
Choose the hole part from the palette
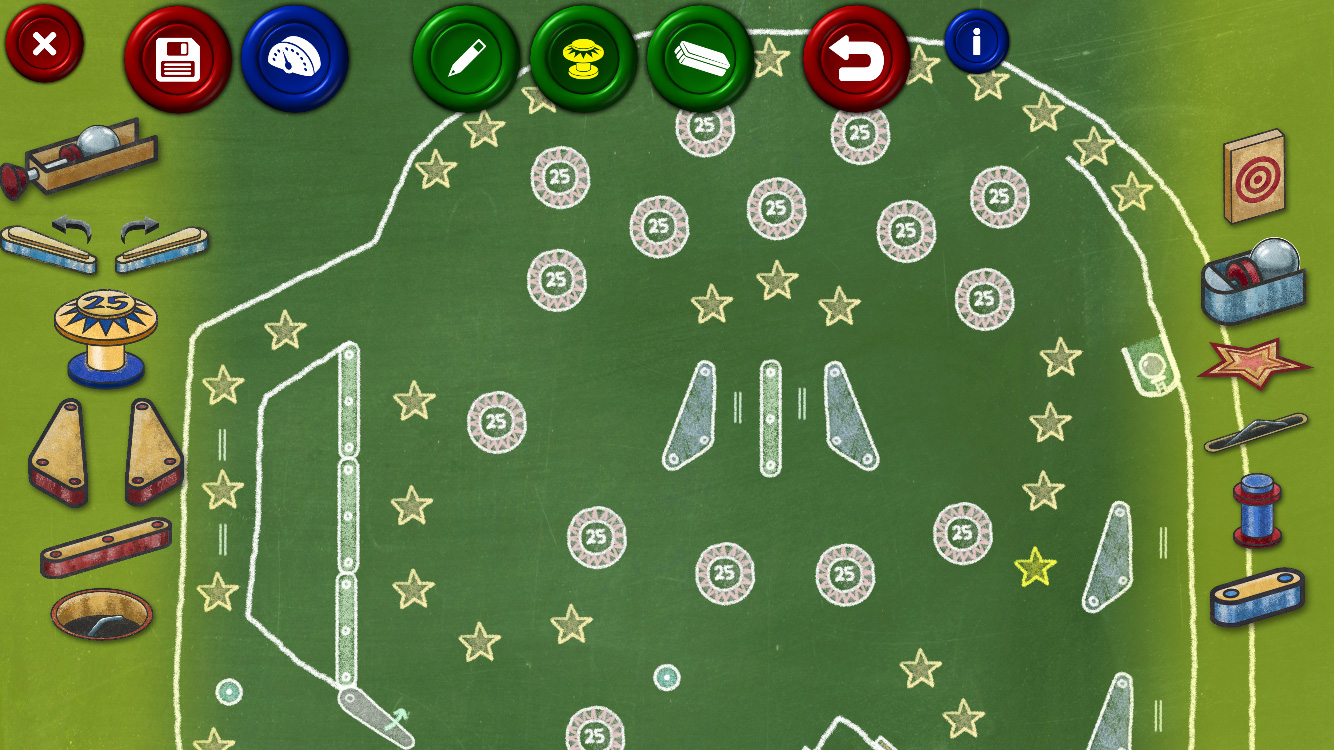pyautogui.click(x=103, y=613)
